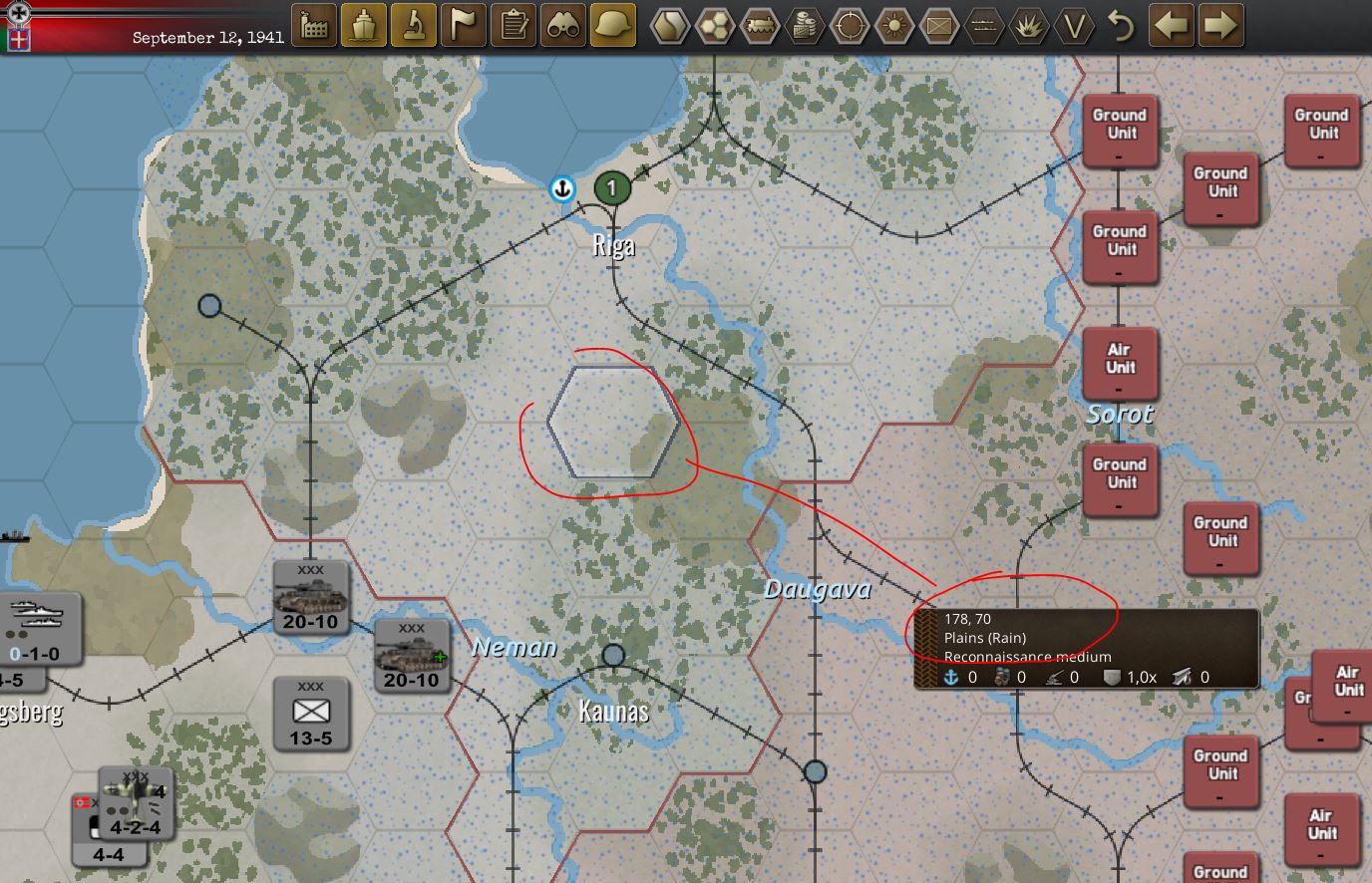The width and height of the screenshot is (1372, 883).
Task: Click the target hex overlay icon
Action: coord(849,26)
